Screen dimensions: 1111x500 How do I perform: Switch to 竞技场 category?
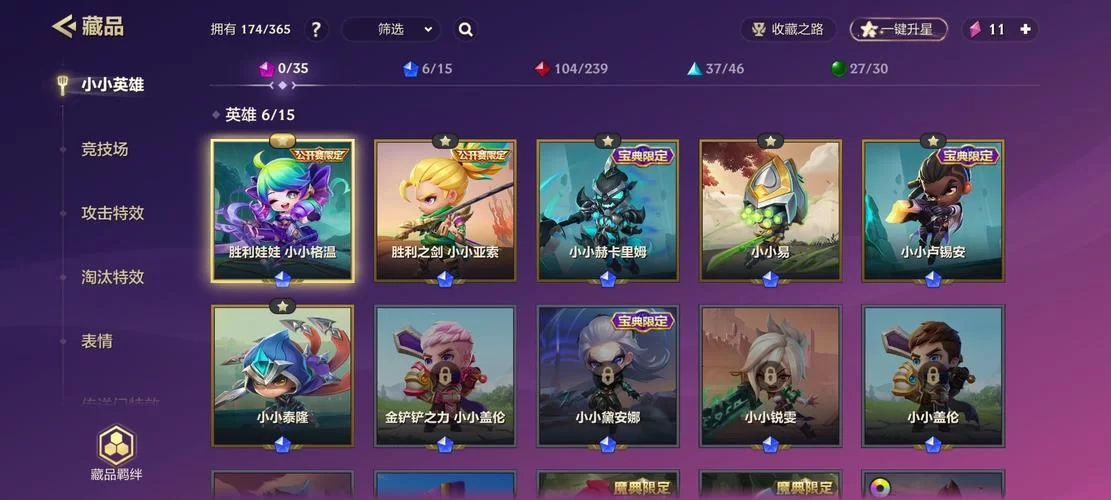tap(105, 149)
